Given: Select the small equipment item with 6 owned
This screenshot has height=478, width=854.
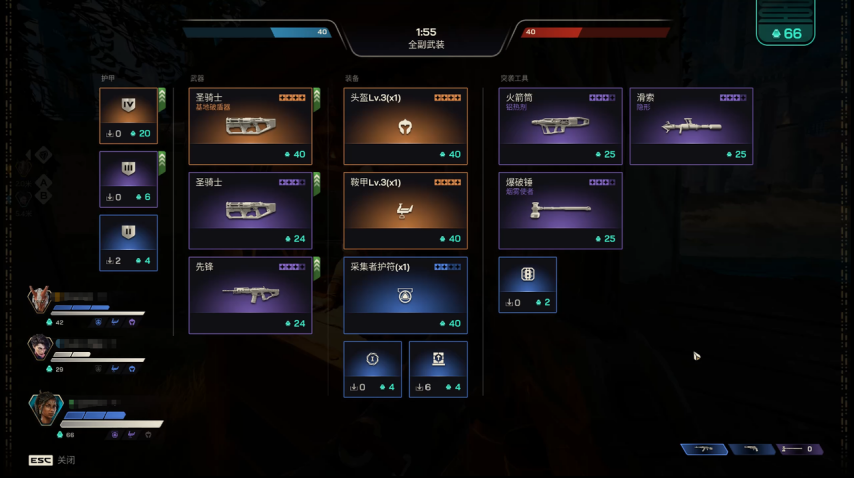Looking at the screenshot, I should coord(438,369).
